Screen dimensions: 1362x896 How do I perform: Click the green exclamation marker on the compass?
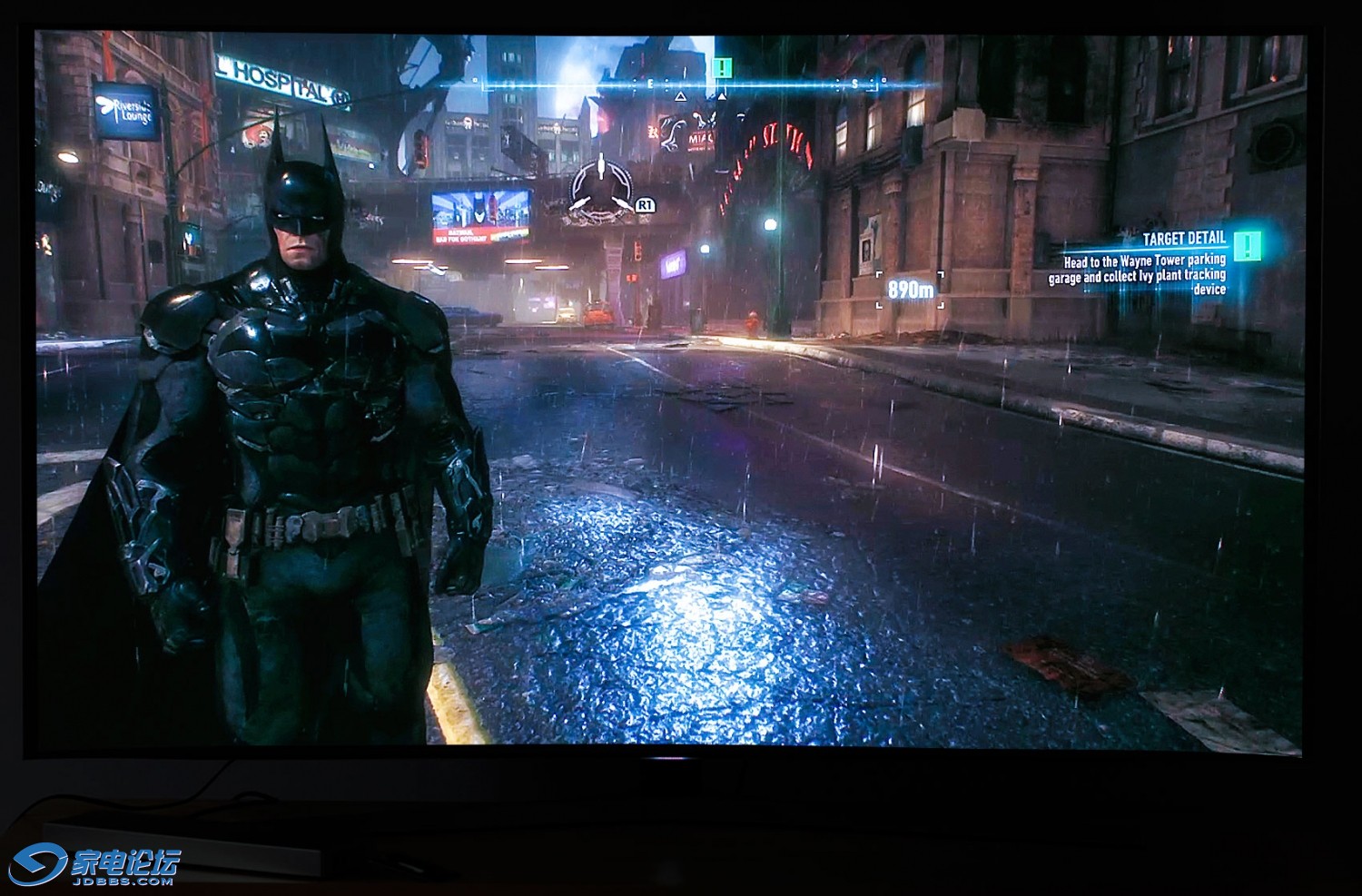click(x=722, y=66)
